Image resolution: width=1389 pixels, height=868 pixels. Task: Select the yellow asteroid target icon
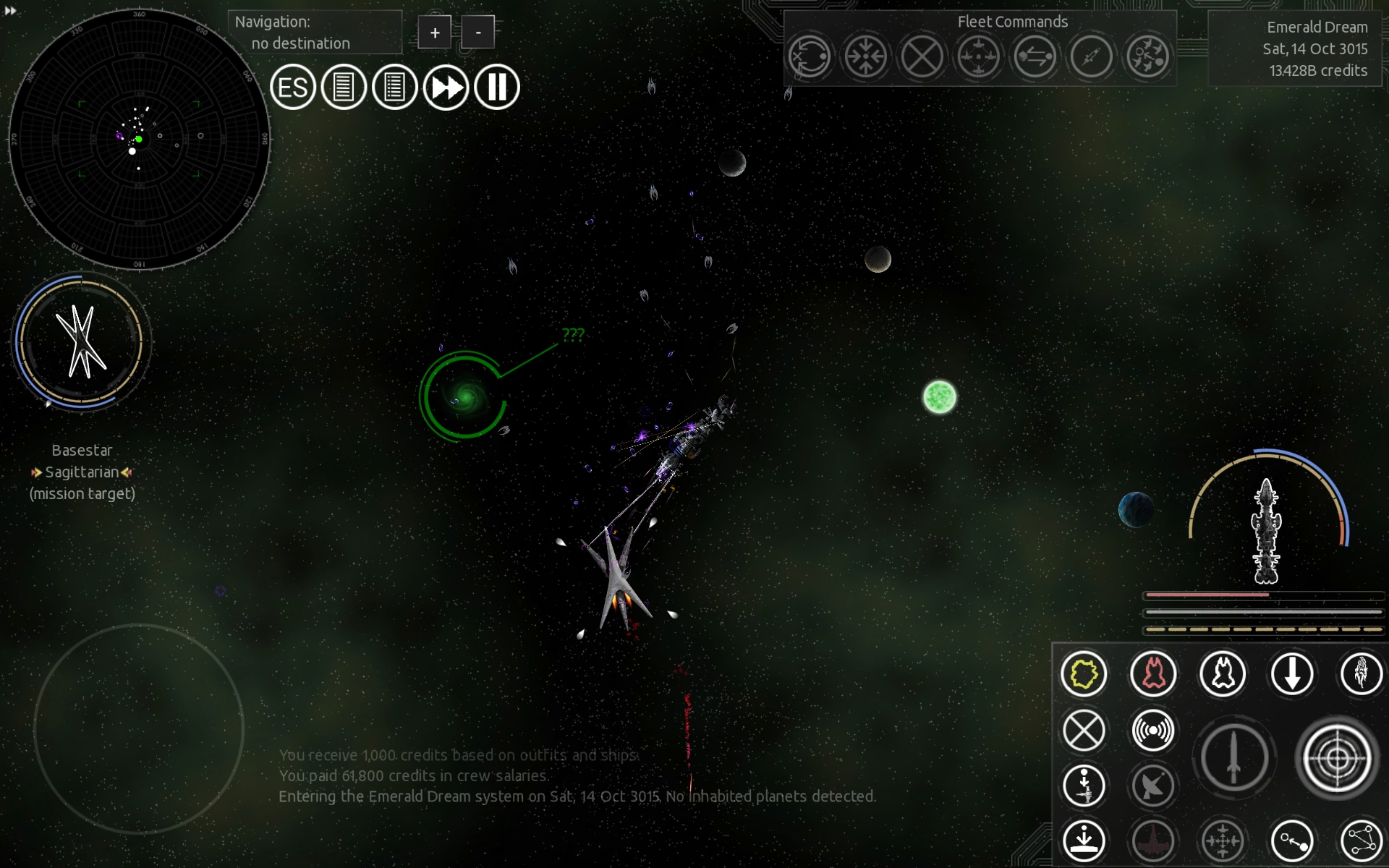point(1084,674)
